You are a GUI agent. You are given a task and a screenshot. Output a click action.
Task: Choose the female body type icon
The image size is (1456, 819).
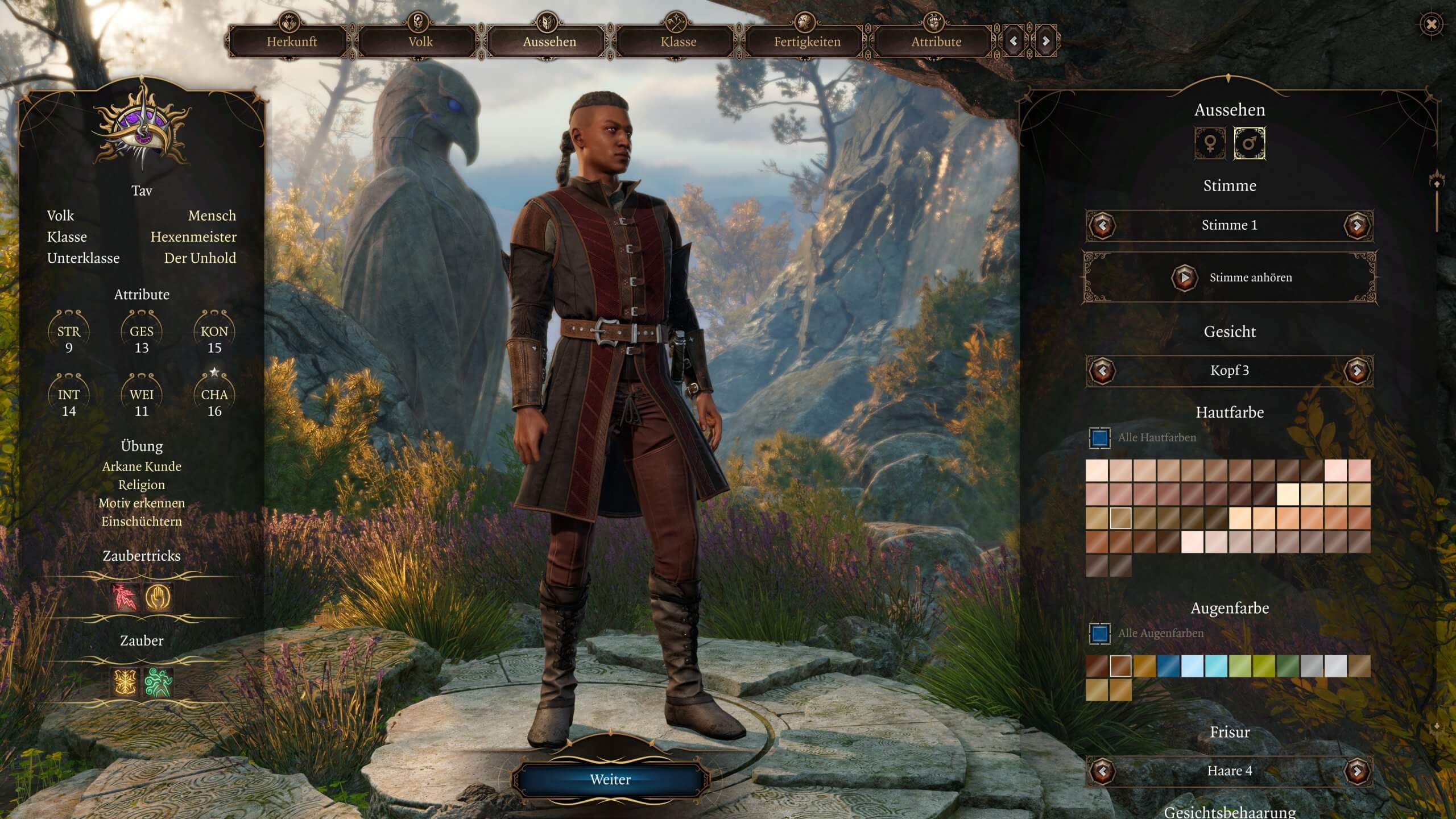click(x=1210, y=143)
